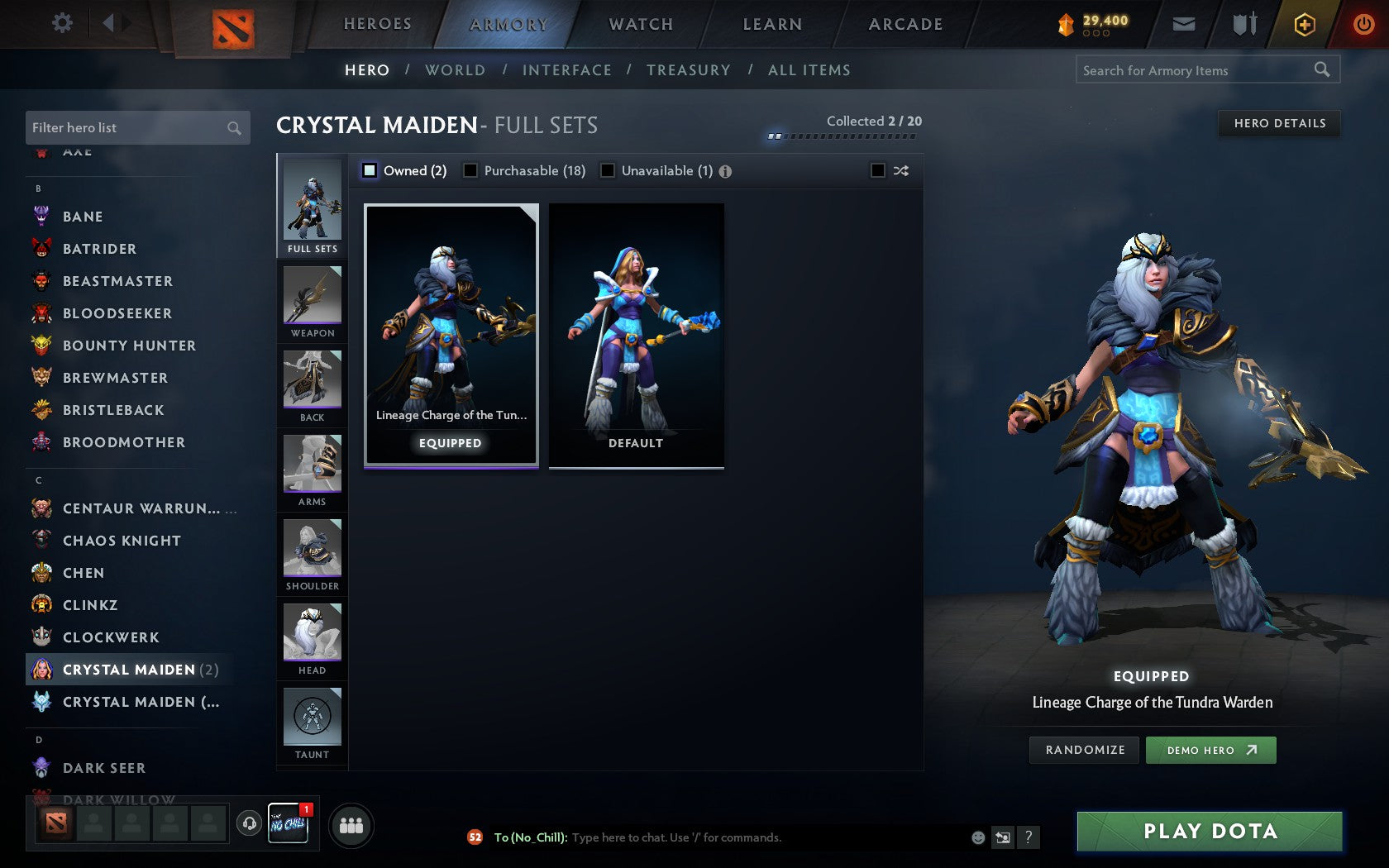Open your mail notifications icon
The image size is (1389, 868).
(1184, 24)
